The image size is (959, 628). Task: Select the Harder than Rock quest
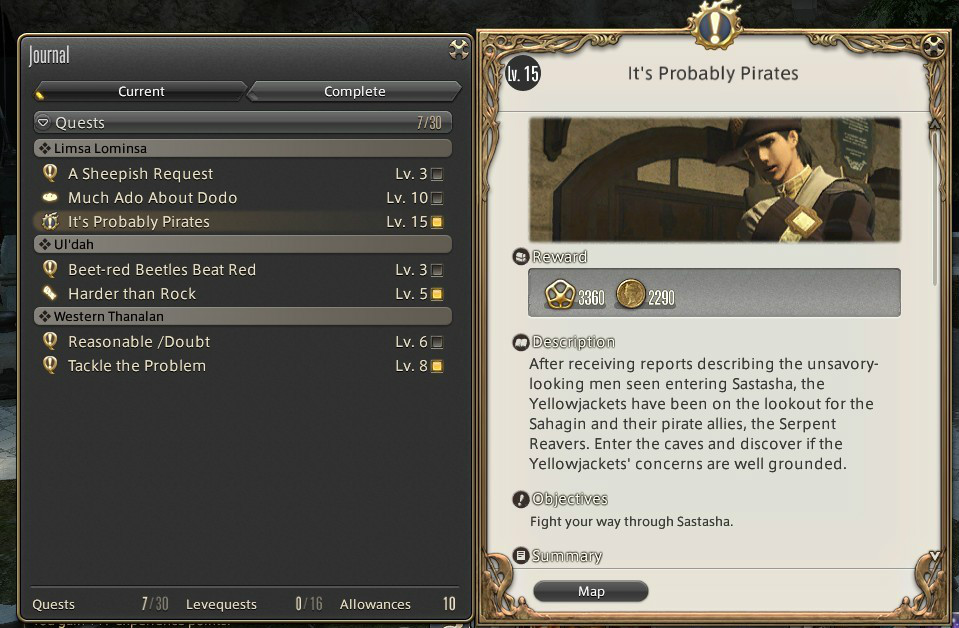click(131, 294)
